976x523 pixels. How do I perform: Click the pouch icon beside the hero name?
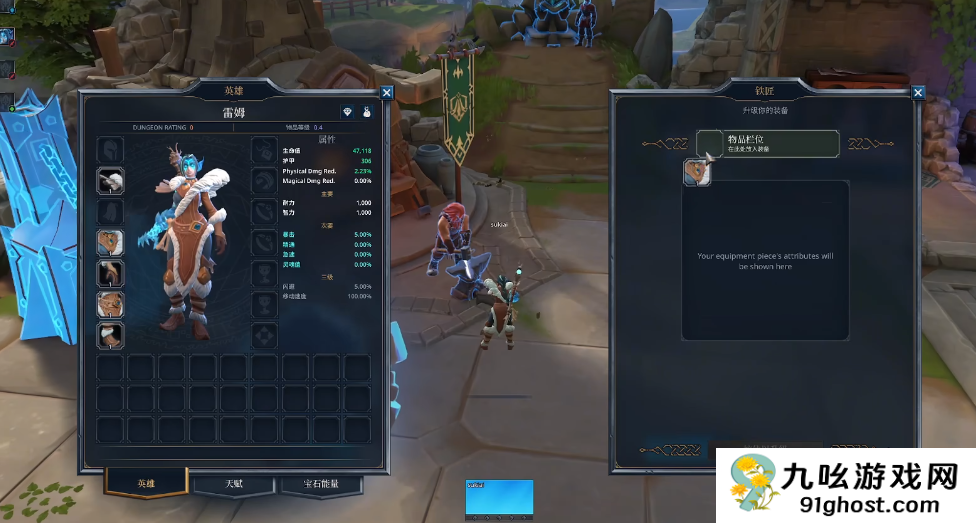367,112
